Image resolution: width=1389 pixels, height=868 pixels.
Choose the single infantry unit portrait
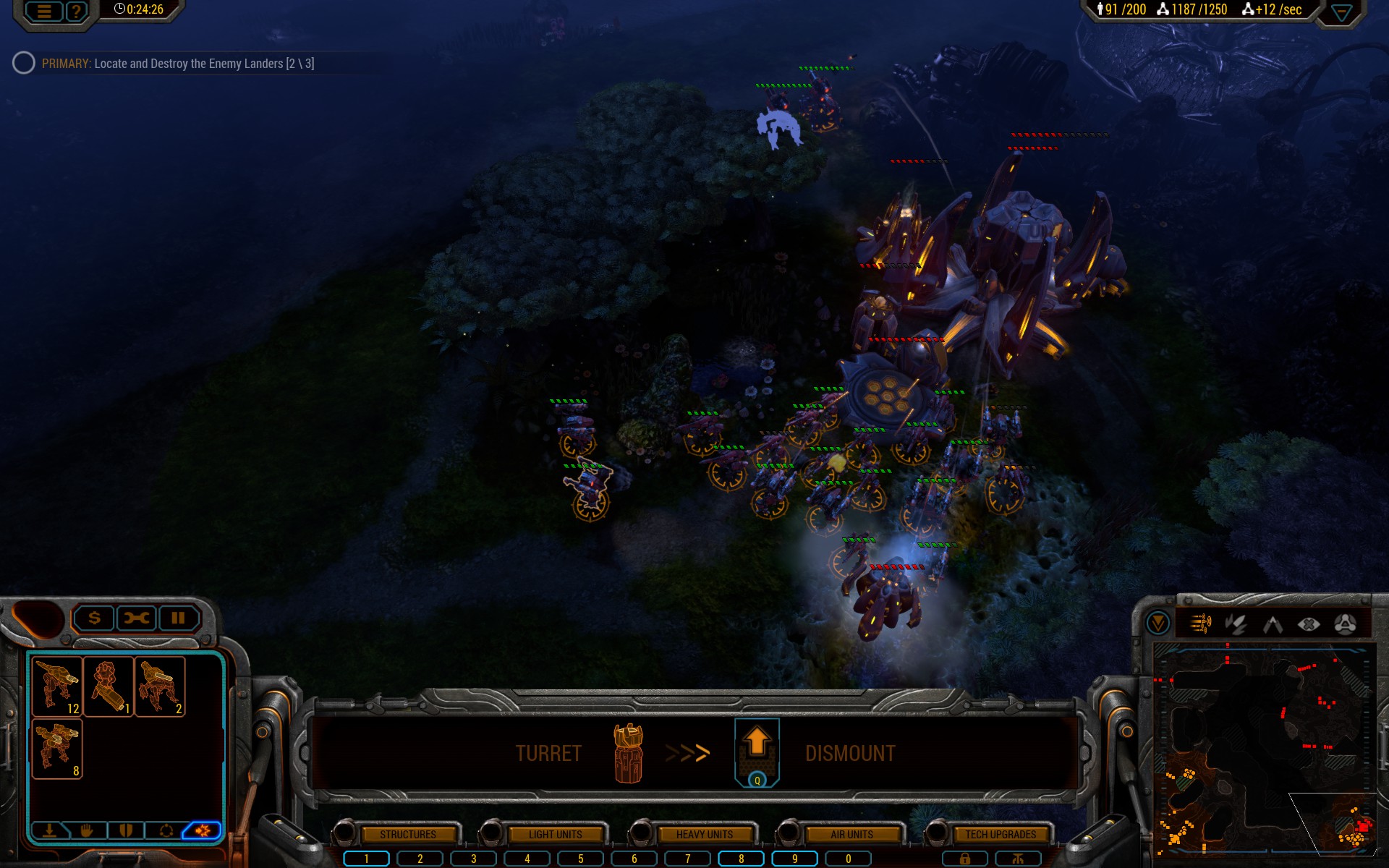click(x=109, y=686)
